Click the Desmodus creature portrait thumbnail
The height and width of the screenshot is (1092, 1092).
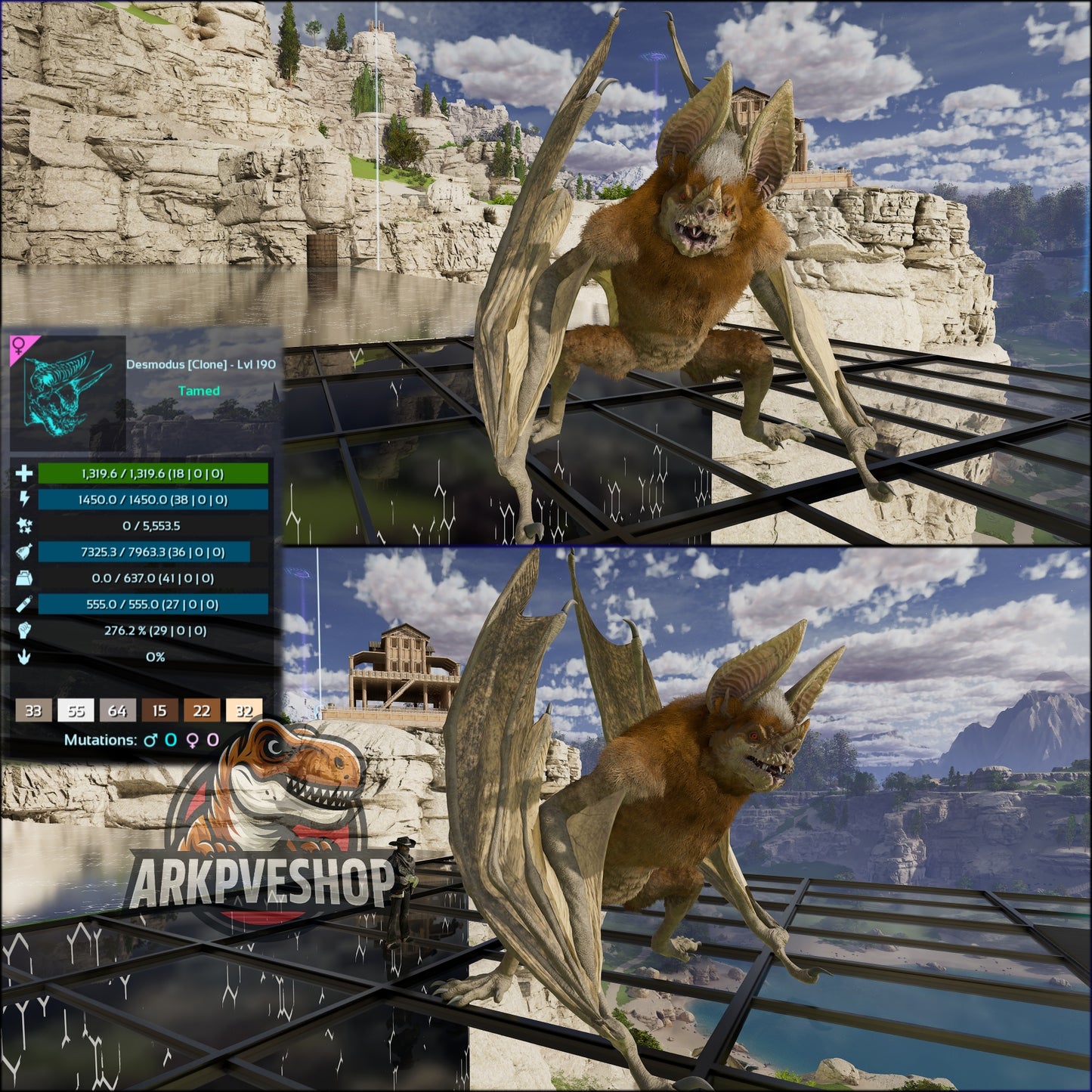[68, 393]
